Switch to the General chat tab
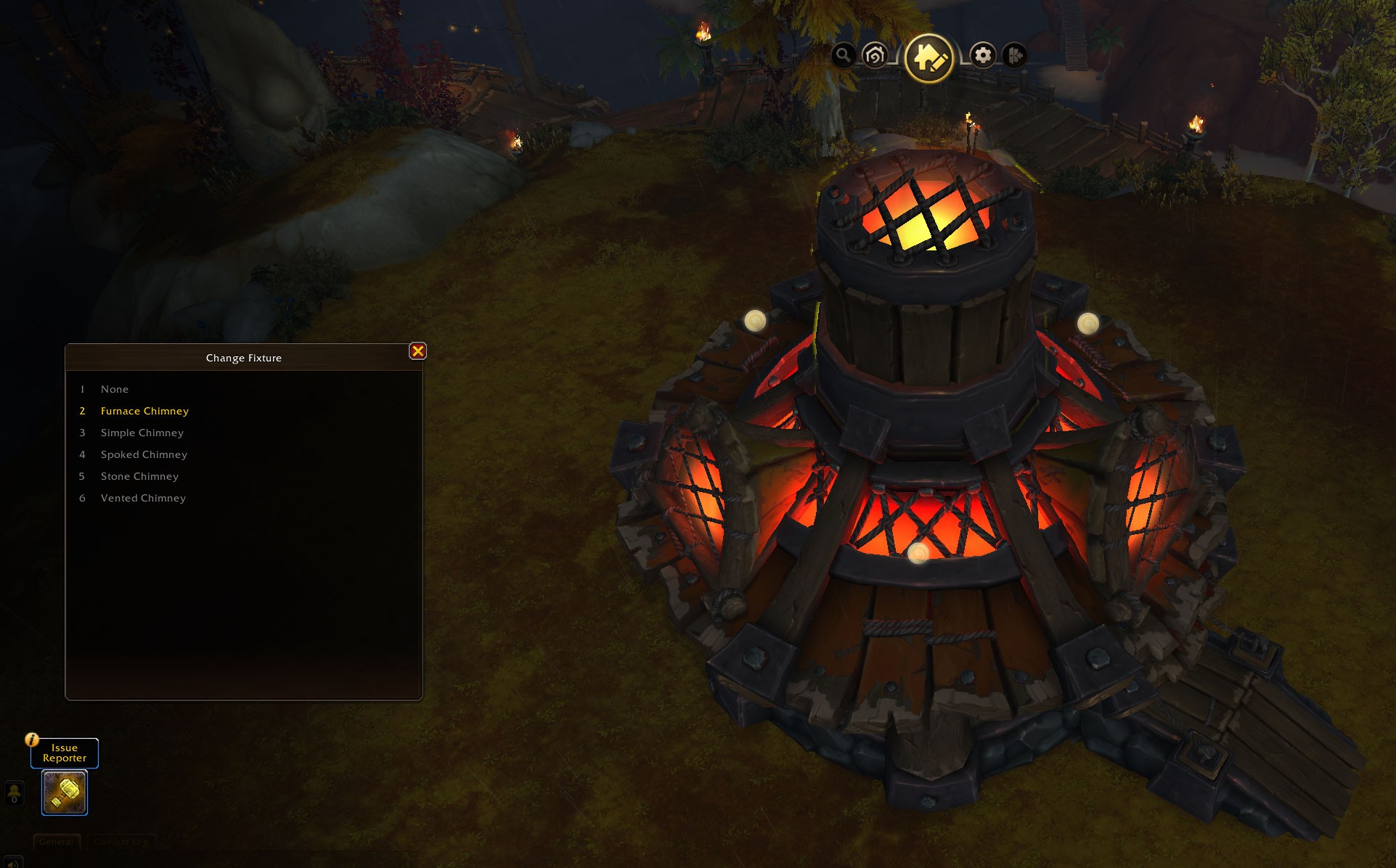The height and width of the screenshot is (868, 1396). (57, 842)
